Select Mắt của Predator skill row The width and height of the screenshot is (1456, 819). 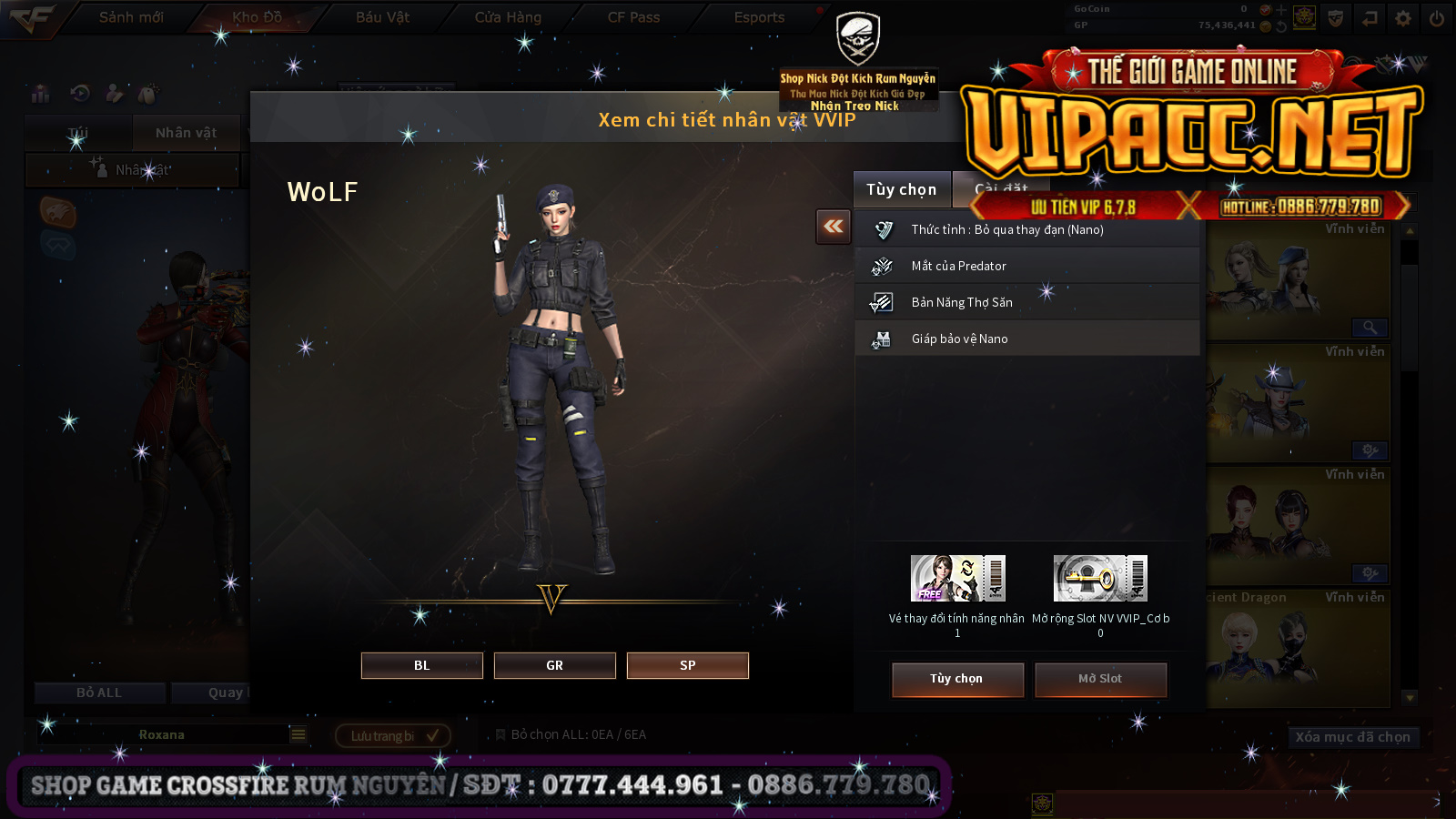1026,266
